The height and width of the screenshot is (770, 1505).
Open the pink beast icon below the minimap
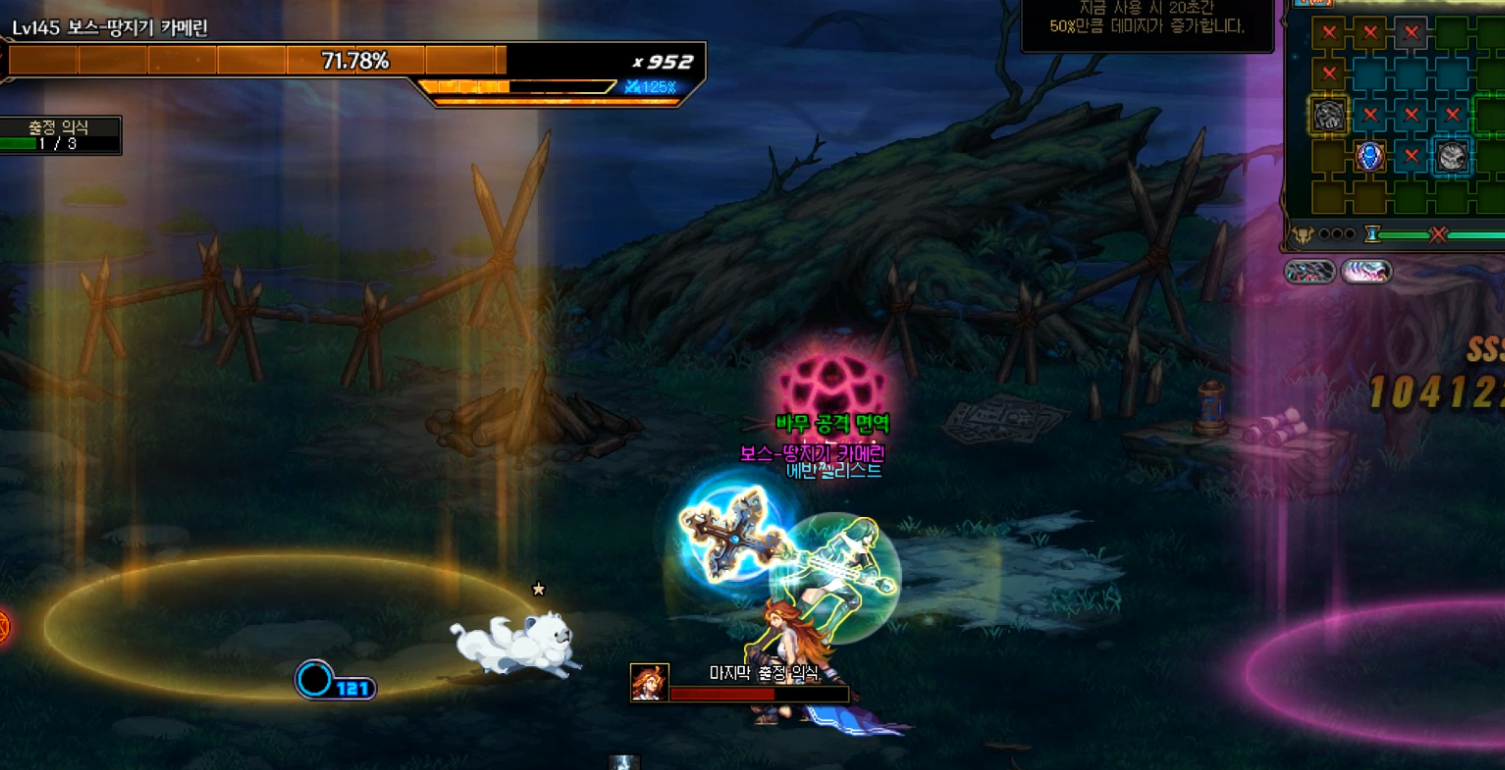click(1366, 271)
